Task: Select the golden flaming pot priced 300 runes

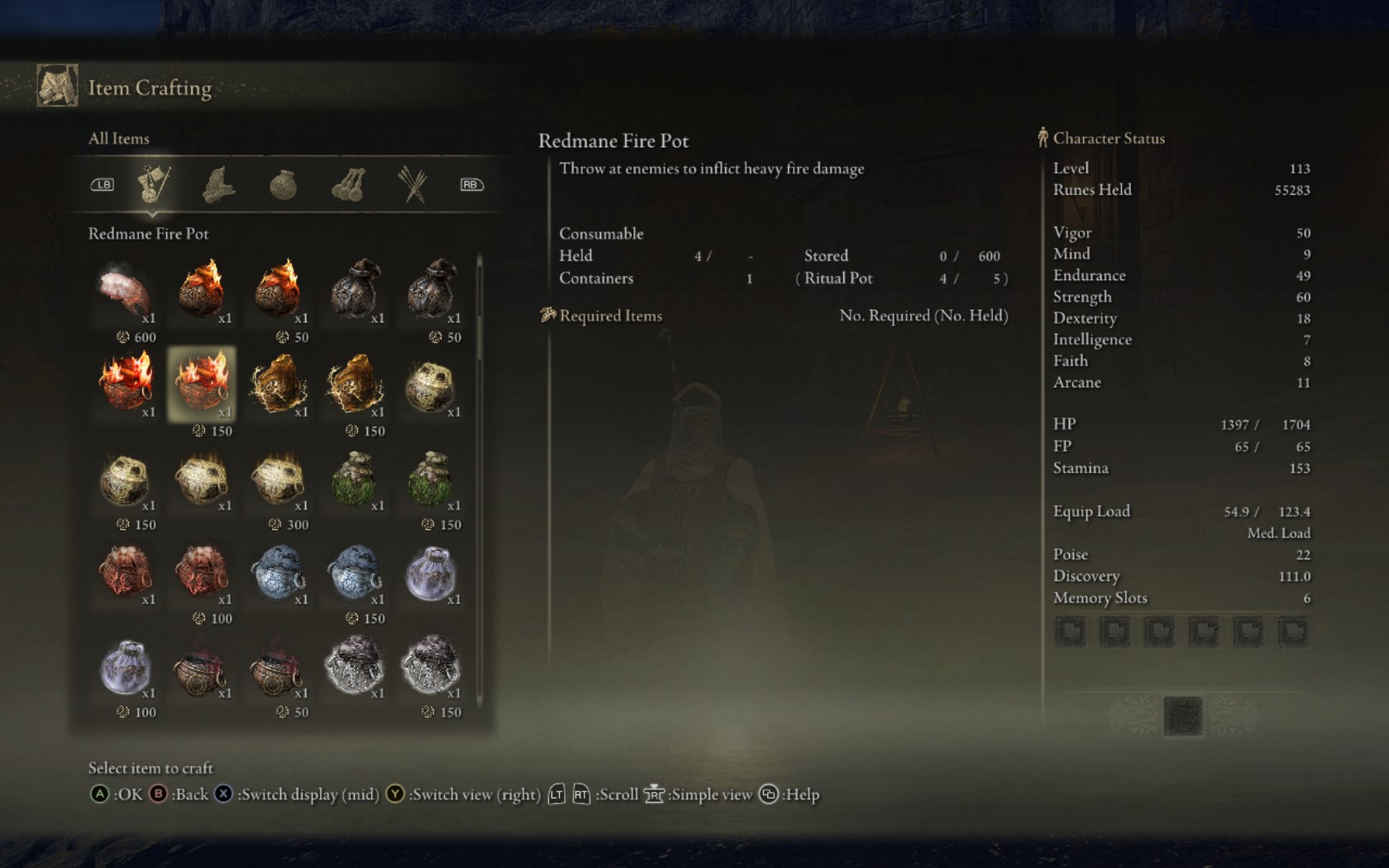Action: tap(278, 478)
